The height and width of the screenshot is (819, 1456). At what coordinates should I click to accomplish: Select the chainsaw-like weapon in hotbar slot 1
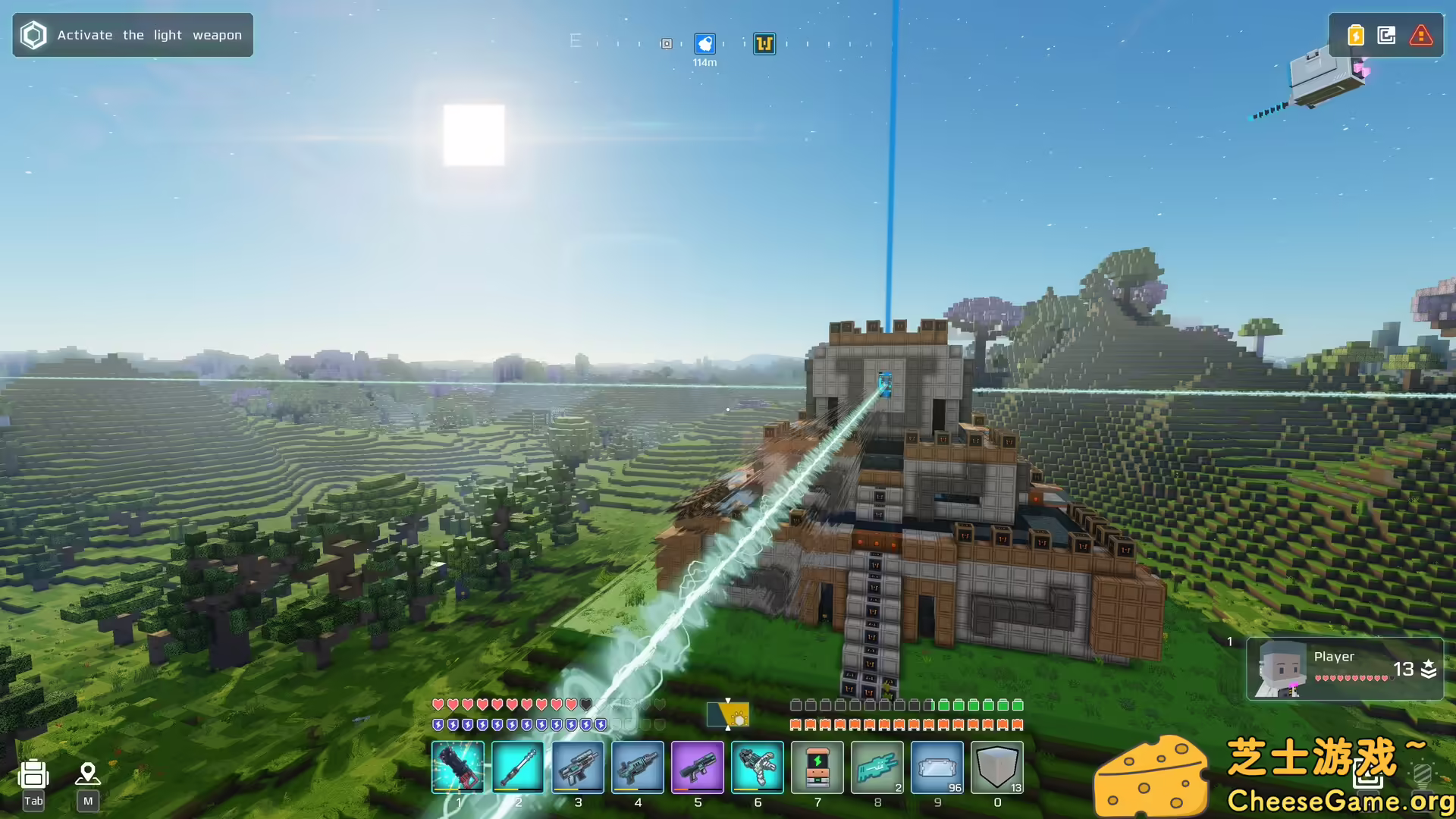[x=458, y=767]
